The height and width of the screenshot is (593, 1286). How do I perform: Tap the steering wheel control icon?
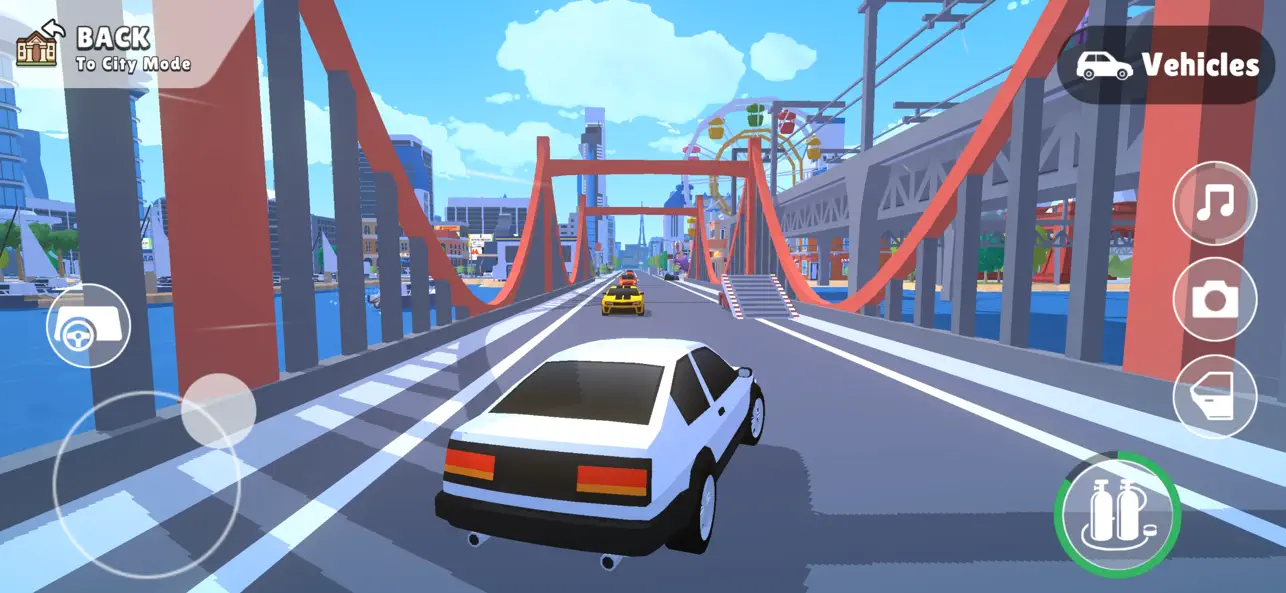[x=88, y=325]
